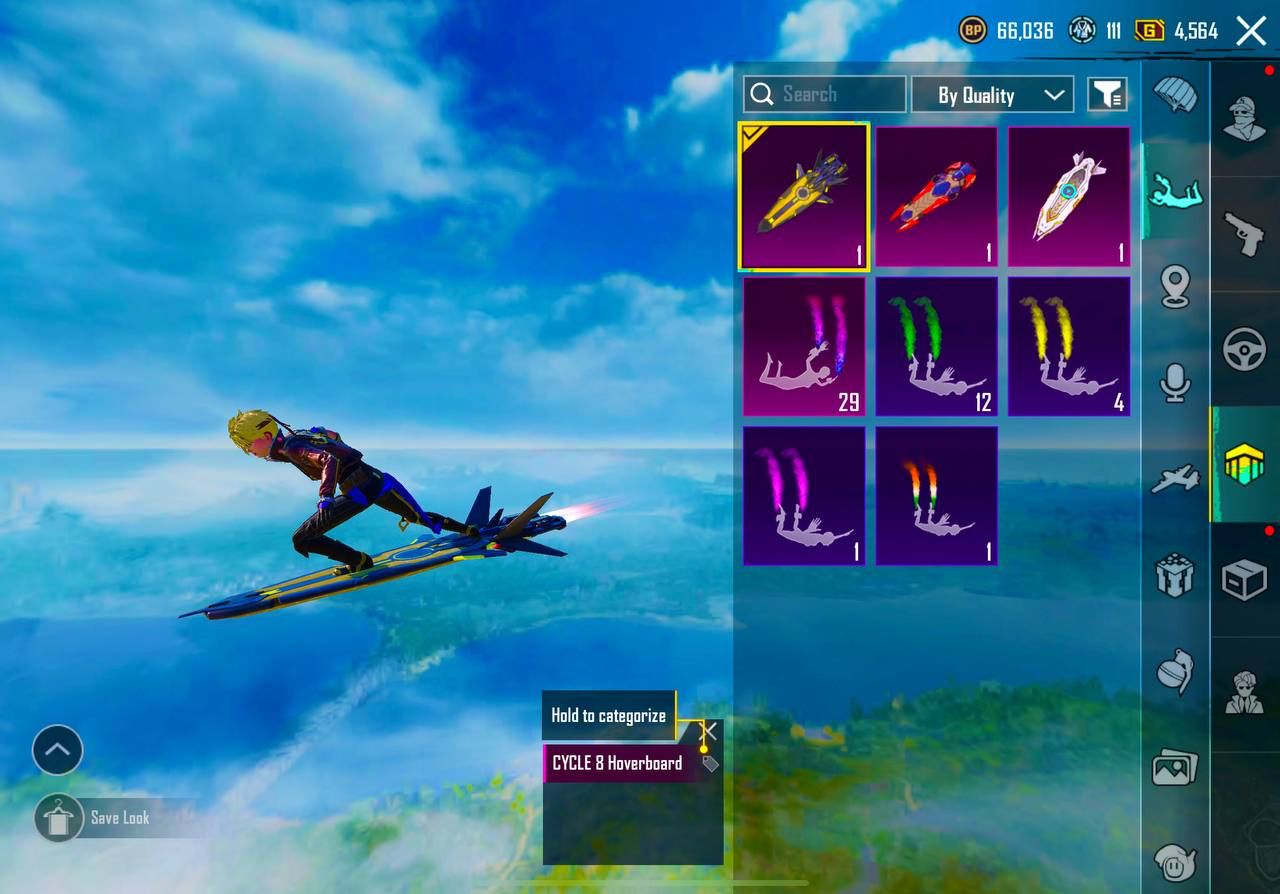
Task: Save the current look
Action: point(59,818)
